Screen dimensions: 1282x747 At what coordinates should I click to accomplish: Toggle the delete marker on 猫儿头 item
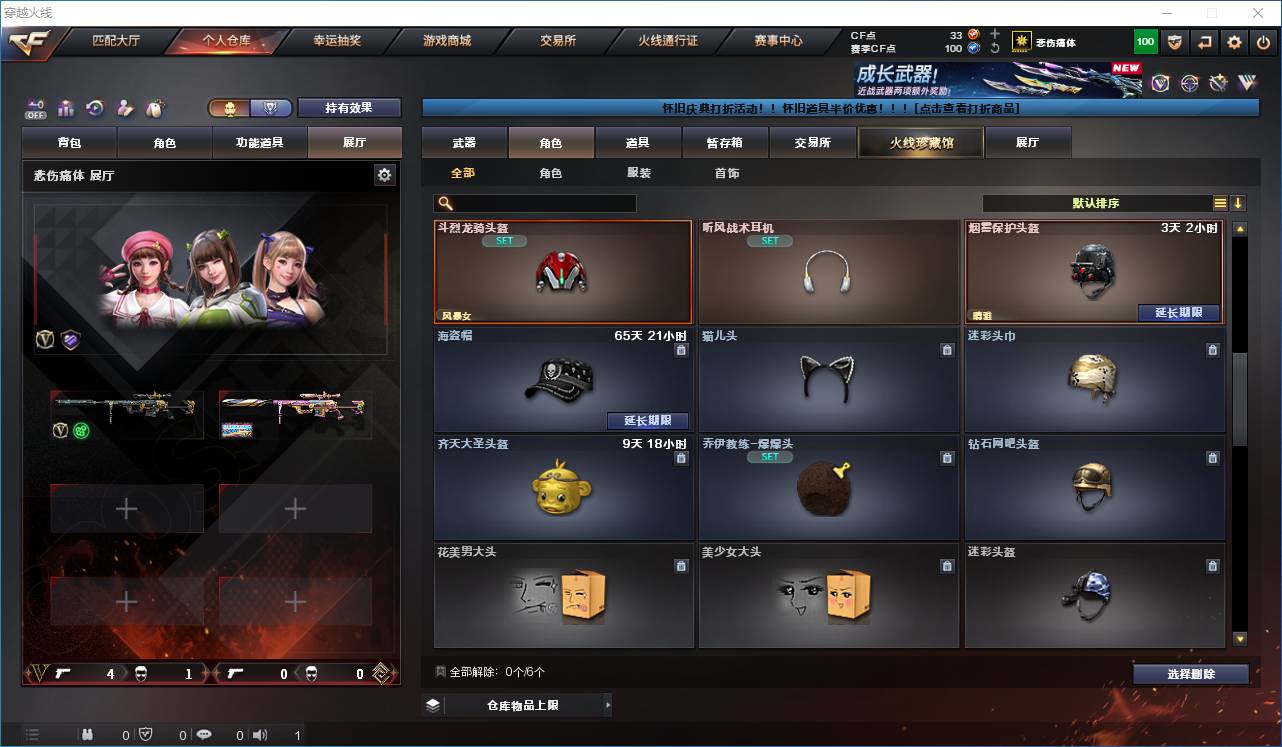946,350
